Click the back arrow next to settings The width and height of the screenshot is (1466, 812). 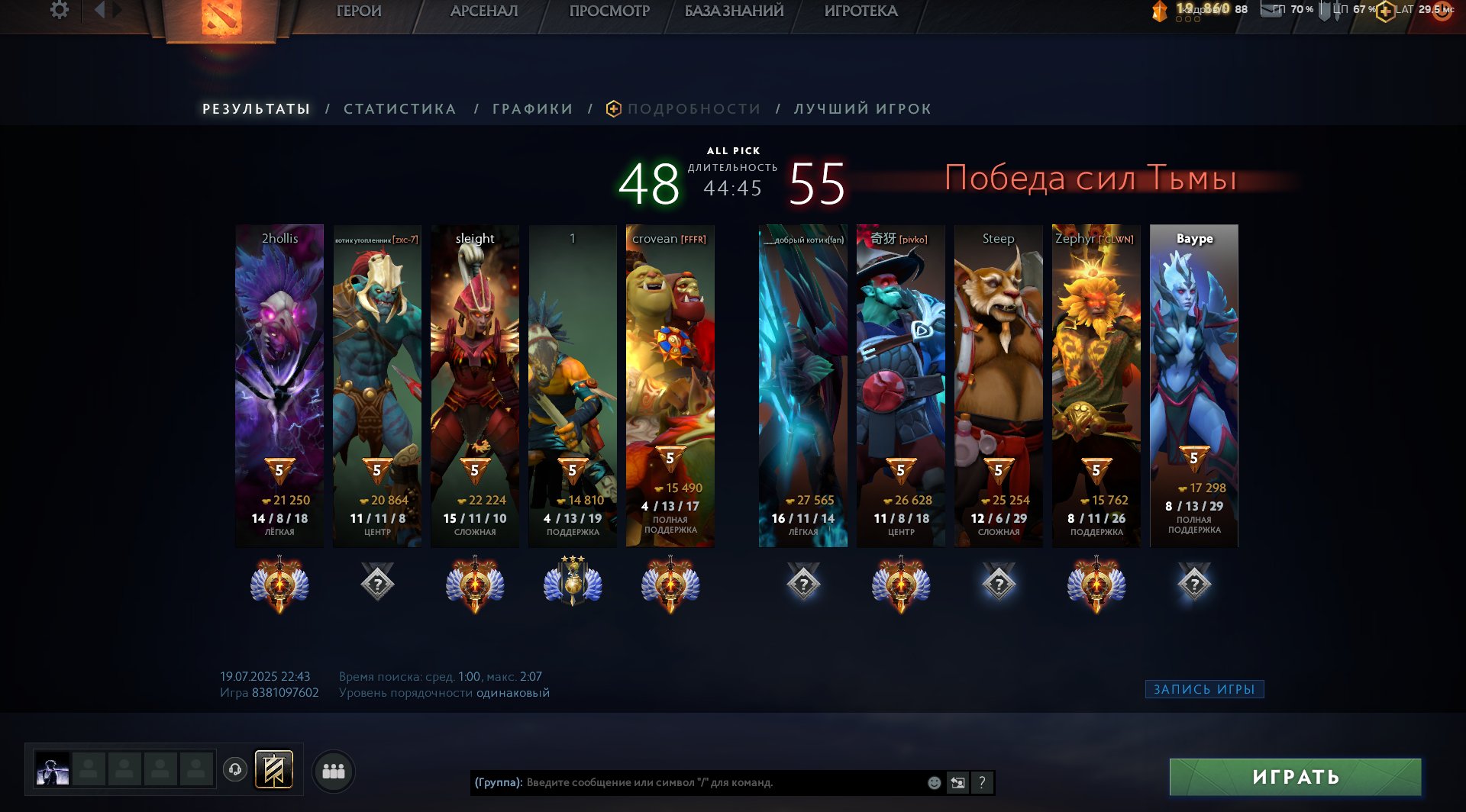coord(99,11)
